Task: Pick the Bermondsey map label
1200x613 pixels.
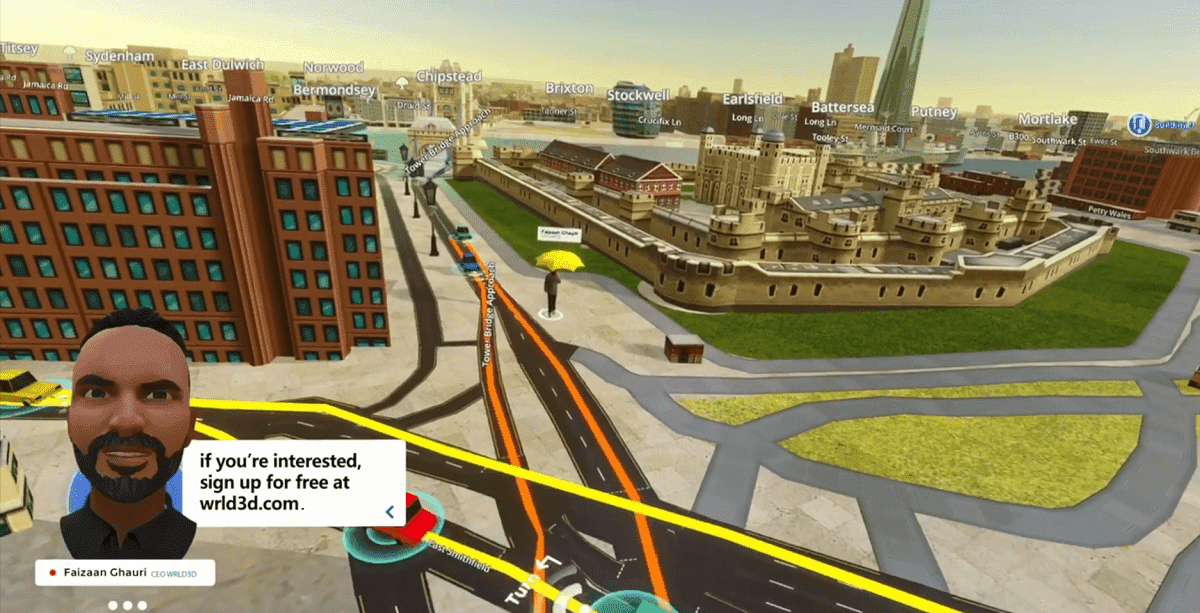Action: point(334,90)
